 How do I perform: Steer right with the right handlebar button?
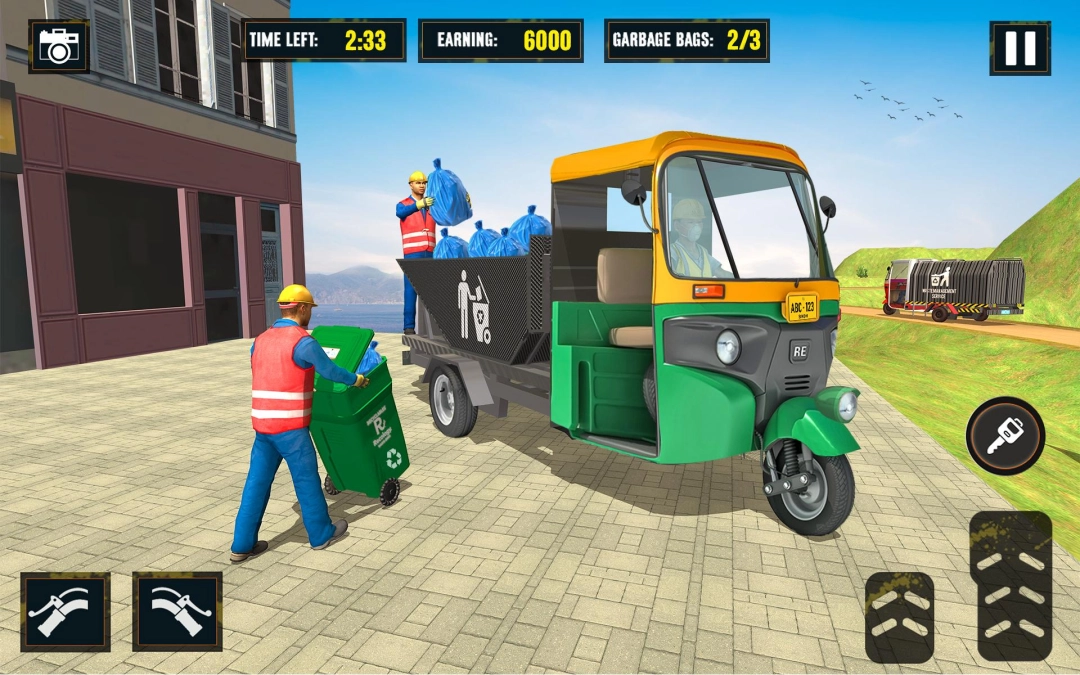pyautogui.click(x=177, y=611)
